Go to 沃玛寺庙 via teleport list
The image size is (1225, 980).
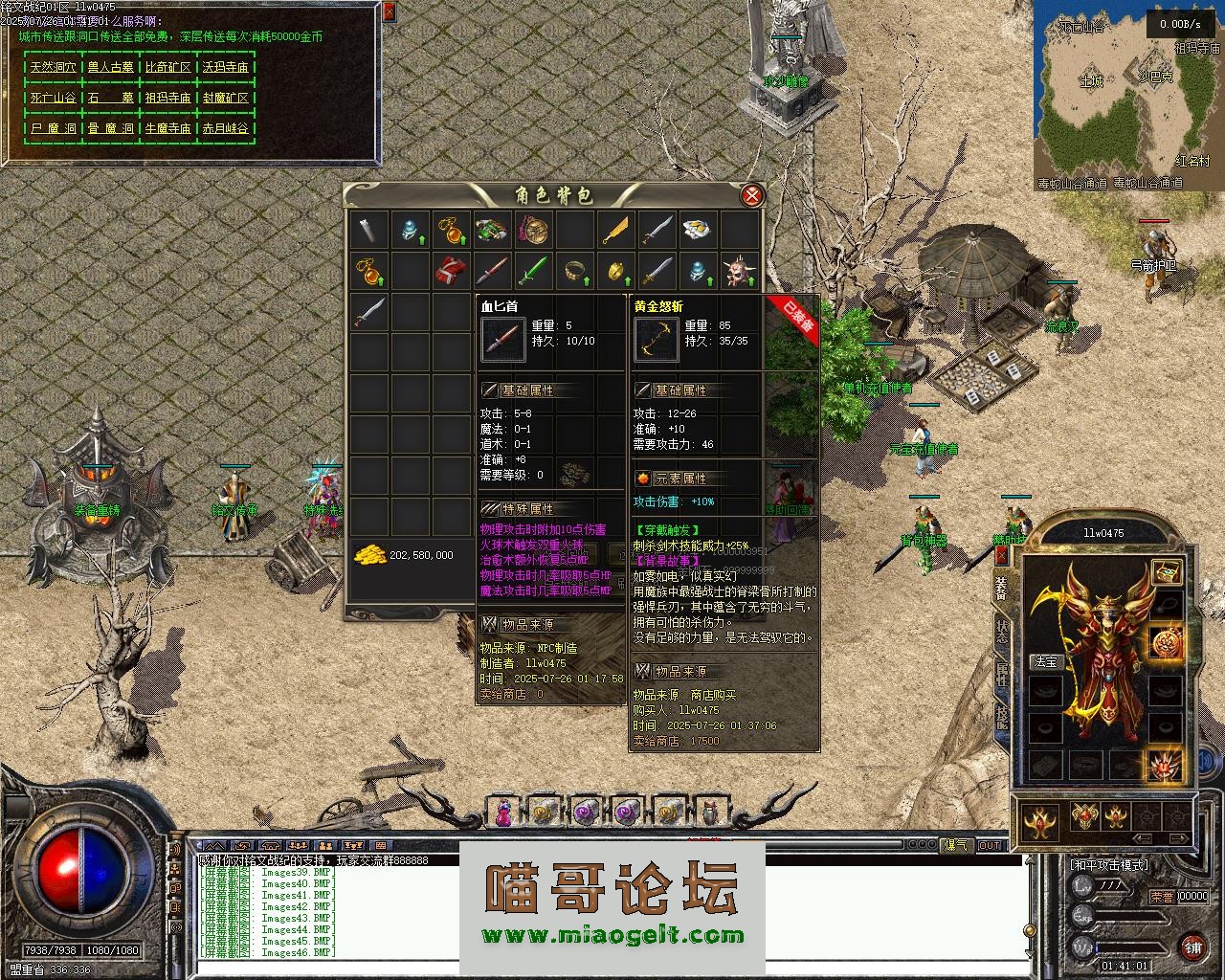(x=225, y=67)
